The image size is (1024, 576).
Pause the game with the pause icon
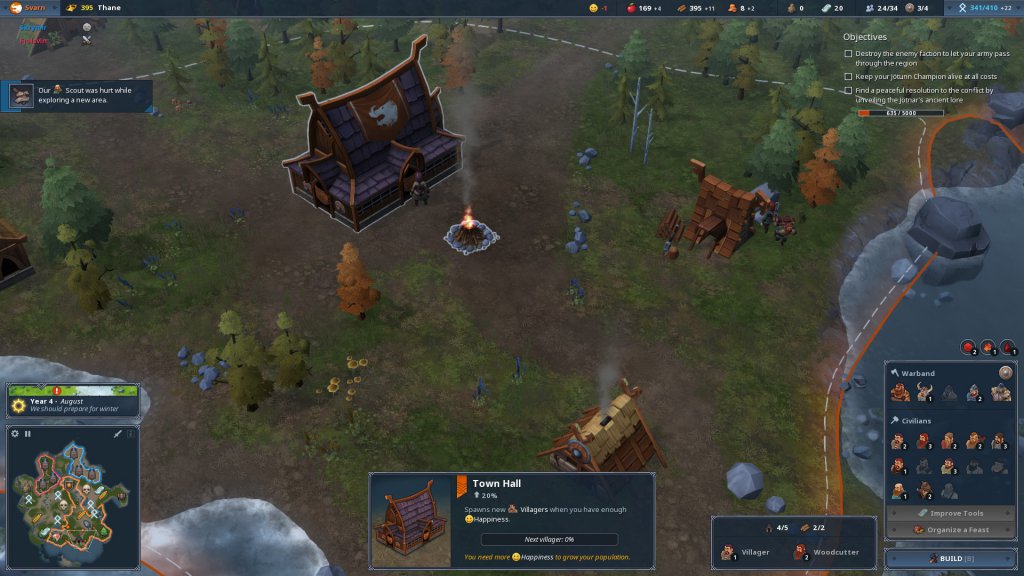(28, 434)
